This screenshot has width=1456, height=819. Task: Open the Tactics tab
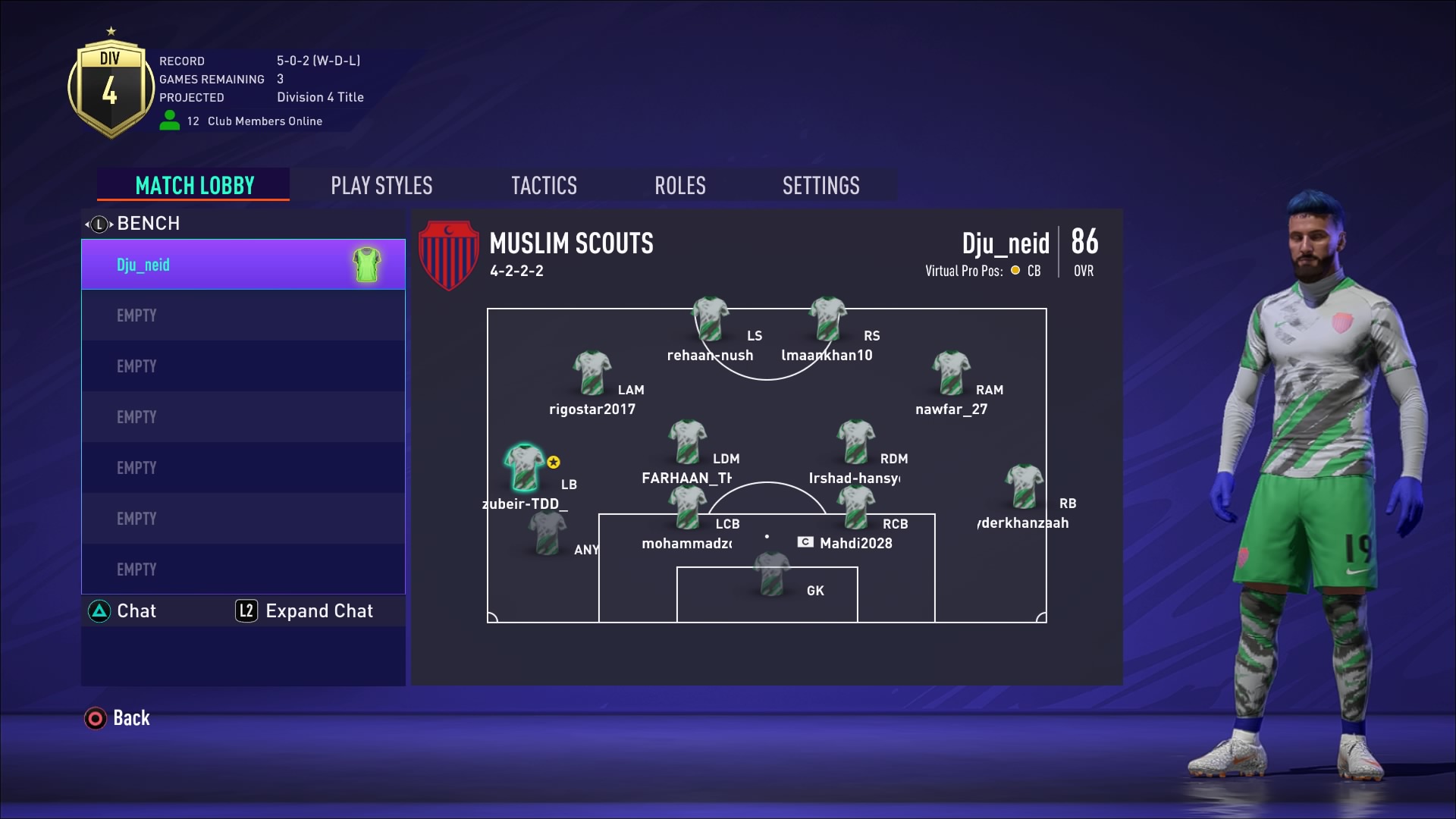(x=544, y=186)
